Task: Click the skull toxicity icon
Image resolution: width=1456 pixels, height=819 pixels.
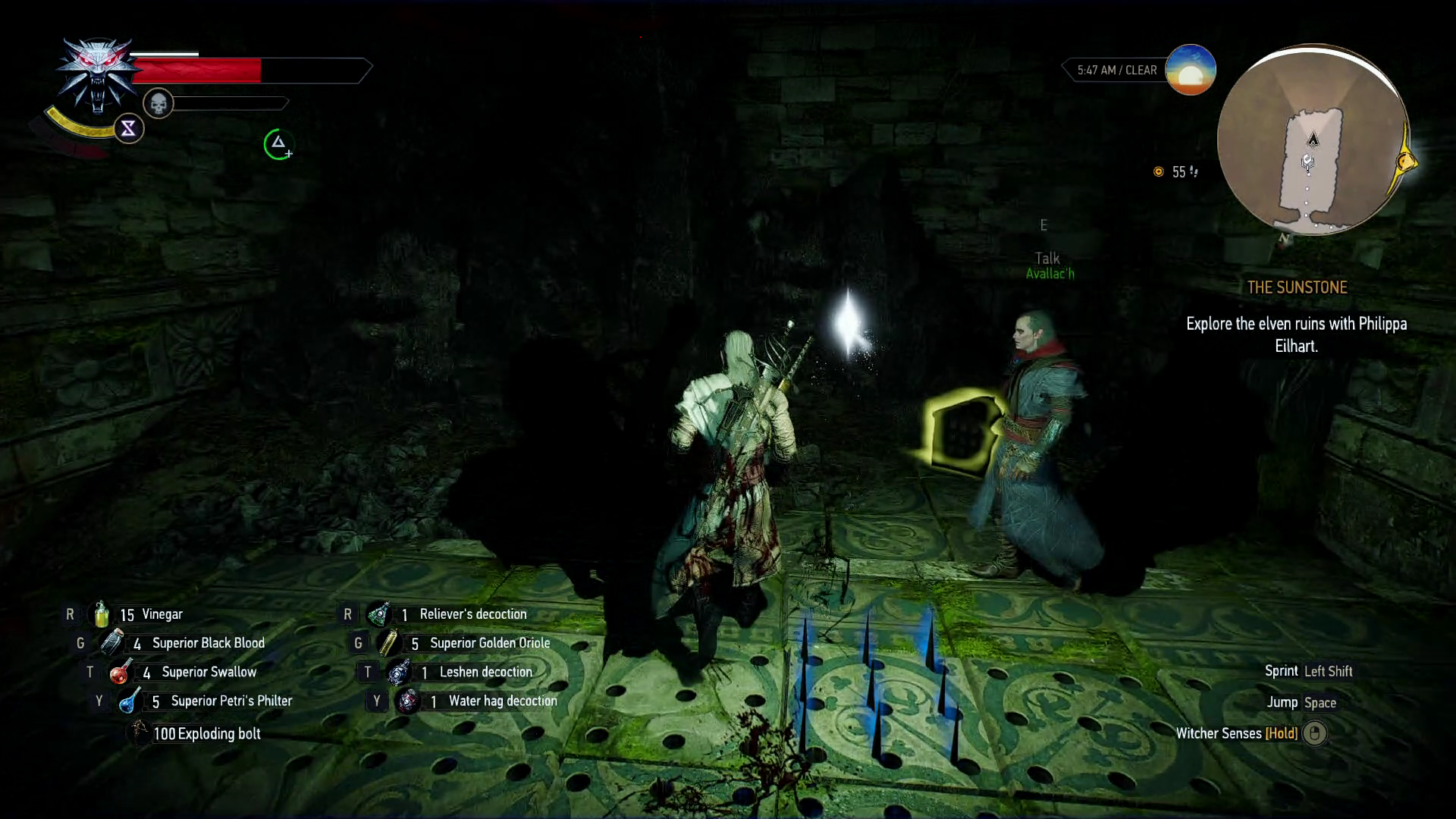Action: pyautogui.click(x=158, y=103)
